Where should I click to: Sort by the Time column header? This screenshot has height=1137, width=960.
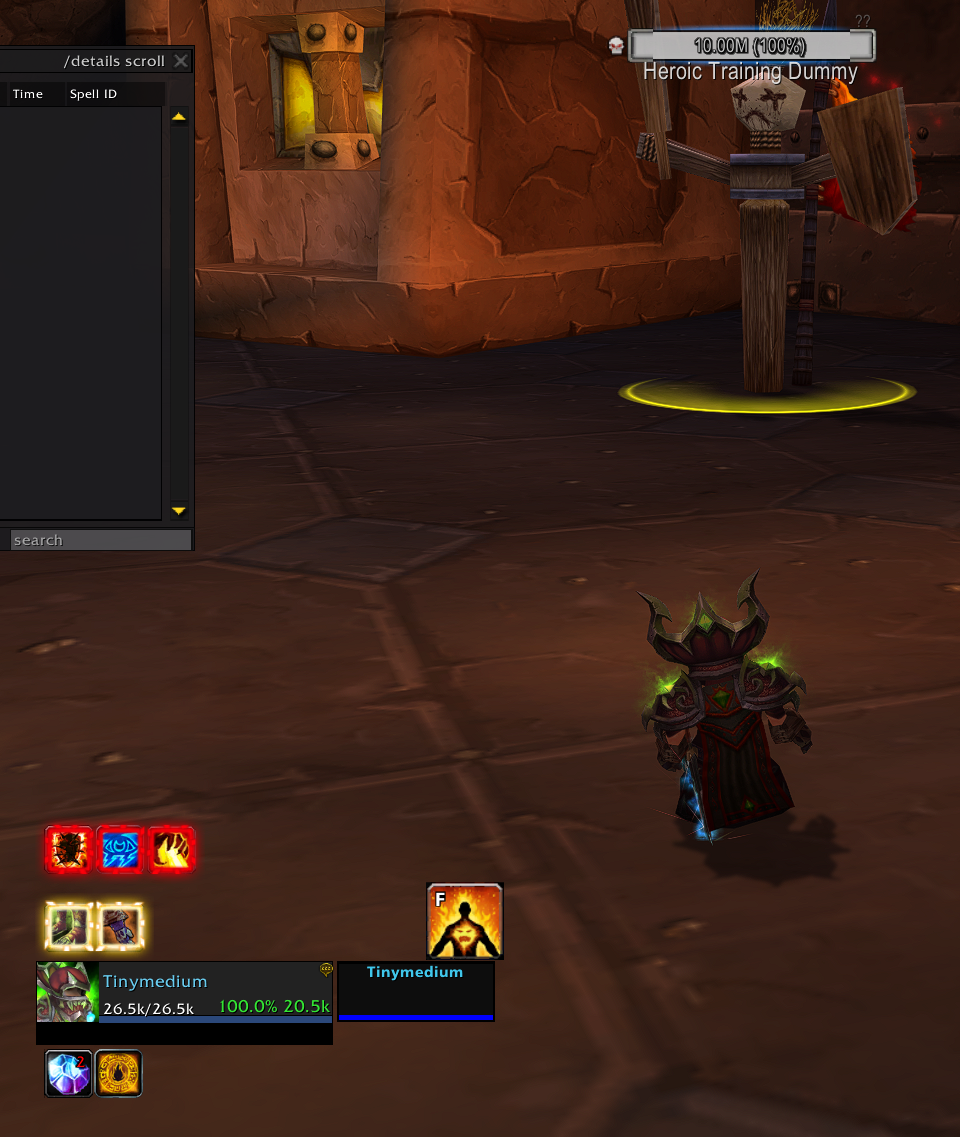[28, 94]
